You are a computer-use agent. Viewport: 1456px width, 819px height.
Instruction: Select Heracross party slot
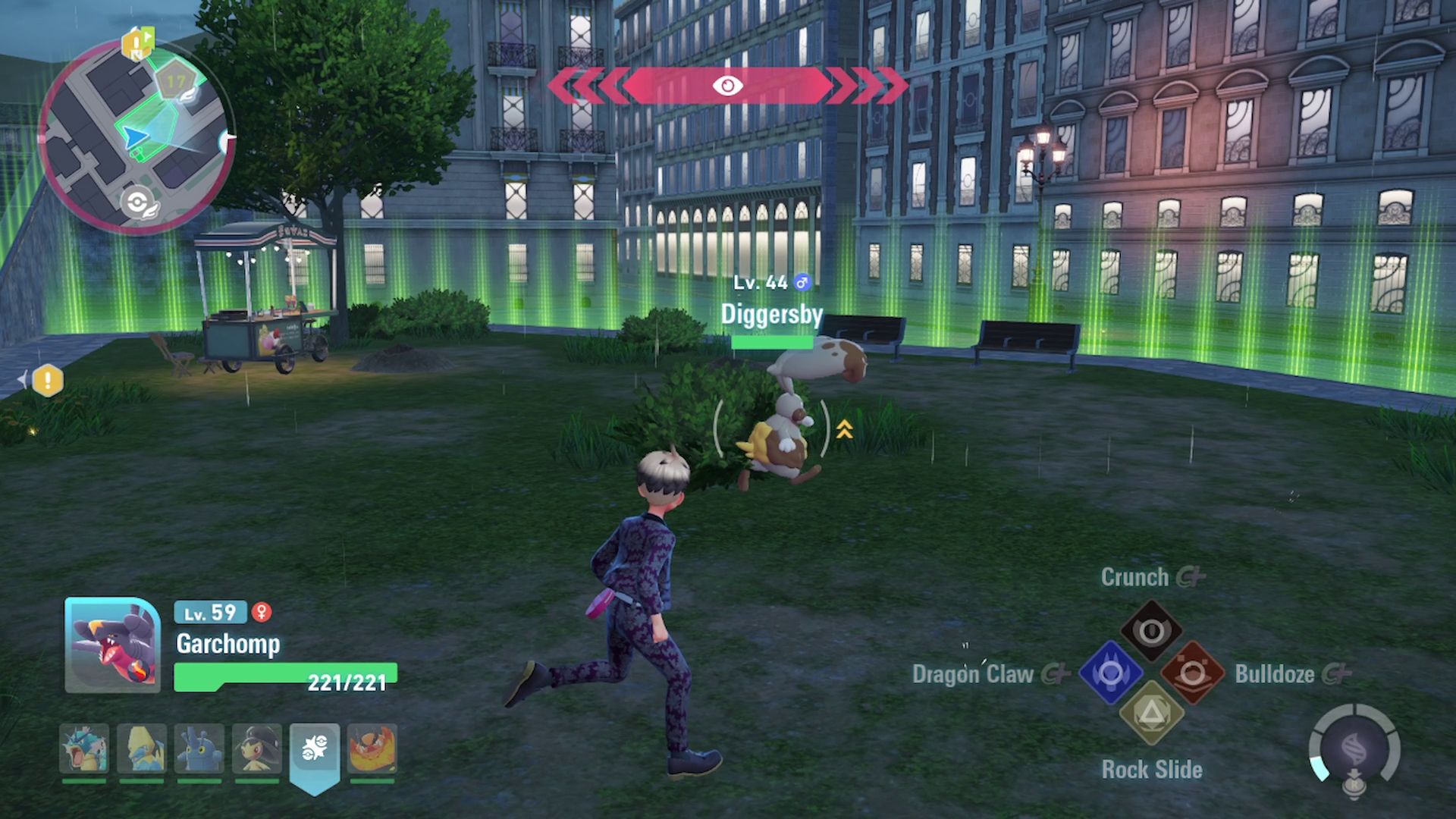pyautogui.click(x=199, y=749)
